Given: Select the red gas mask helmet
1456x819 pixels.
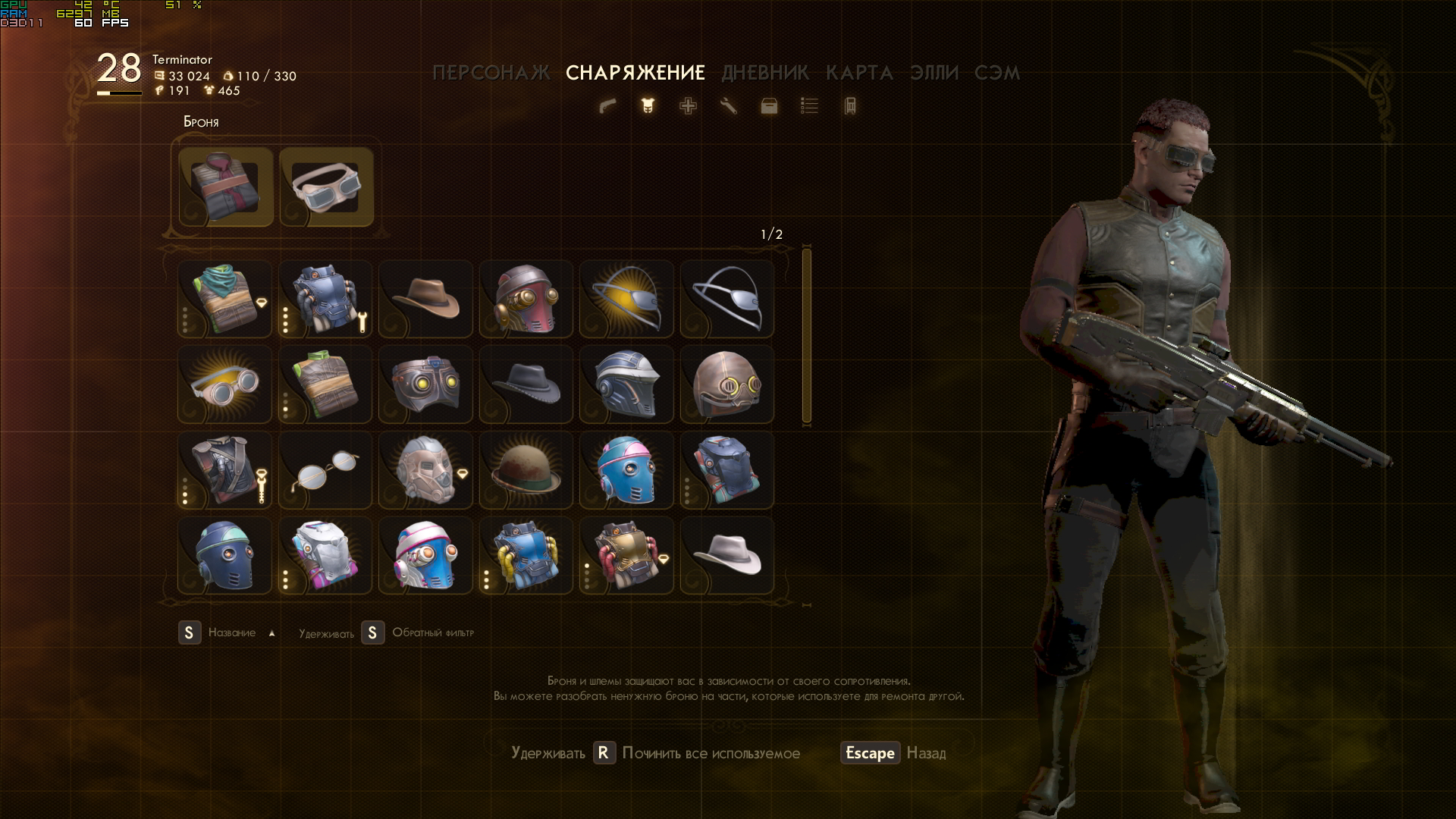Looking at the screenshot, I should (526, 299).
